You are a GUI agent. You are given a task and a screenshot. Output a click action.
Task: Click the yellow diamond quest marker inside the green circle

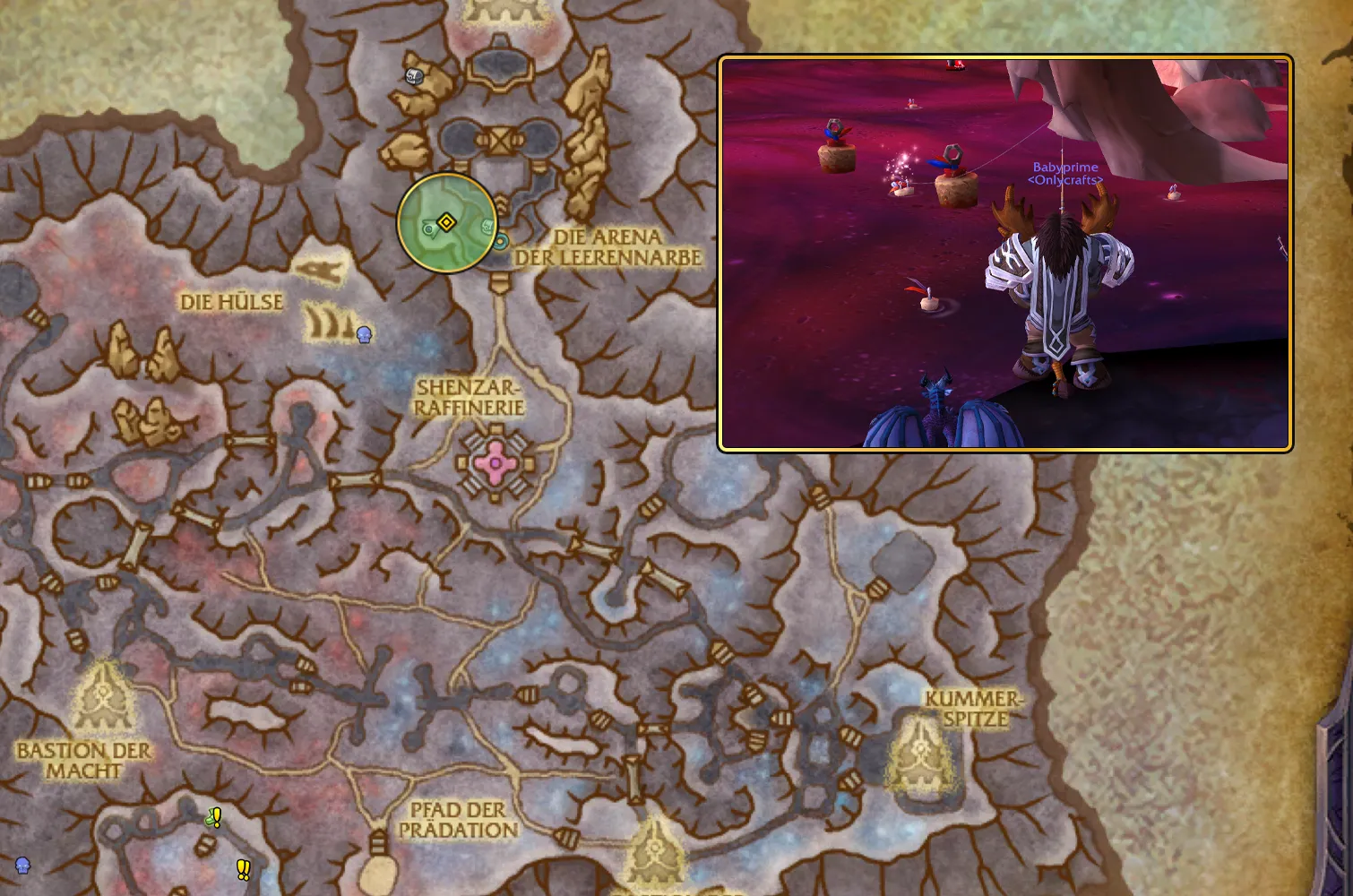tap(446, 221)
